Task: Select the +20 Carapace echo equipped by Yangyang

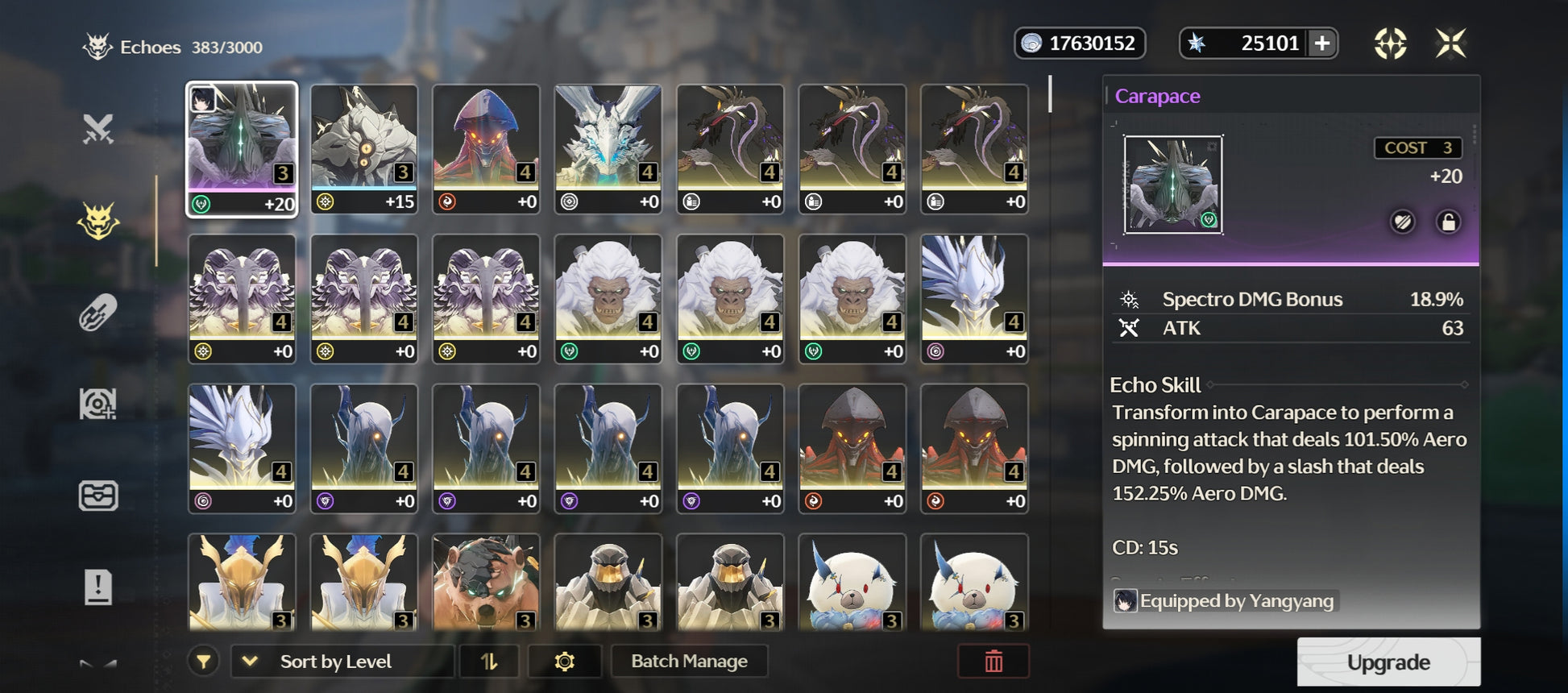Action: [x=242, y=149]
